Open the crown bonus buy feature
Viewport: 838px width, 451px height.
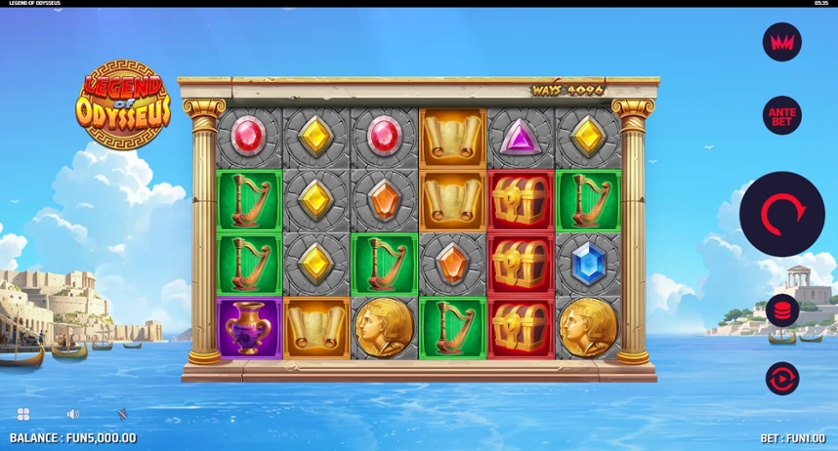click(x=782, y=42)
